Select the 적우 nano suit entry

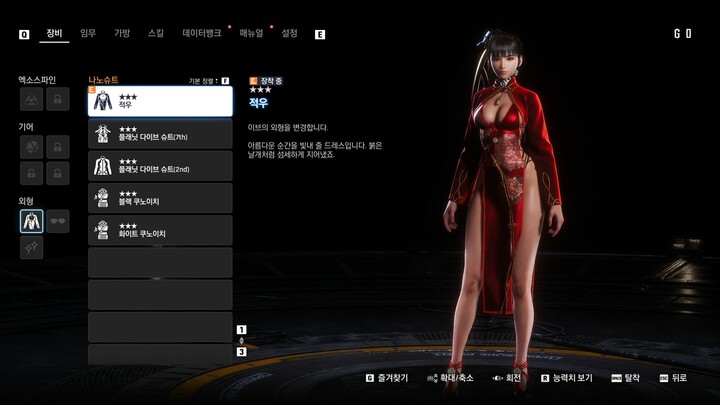point(160,101)
